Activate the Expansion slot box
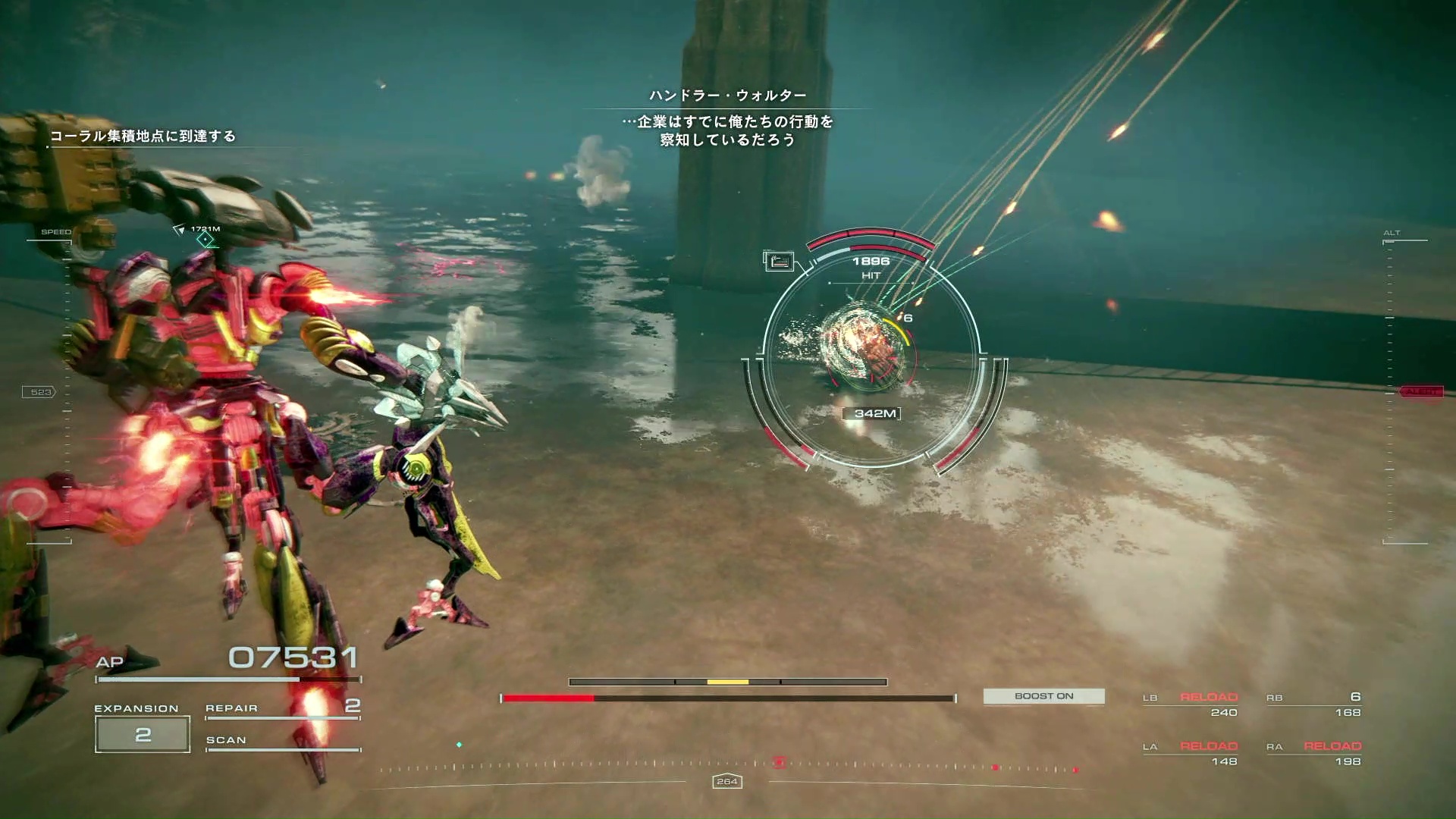This screenshot has width=1456, height=819. pyautogui.click(x=143, y=733)
